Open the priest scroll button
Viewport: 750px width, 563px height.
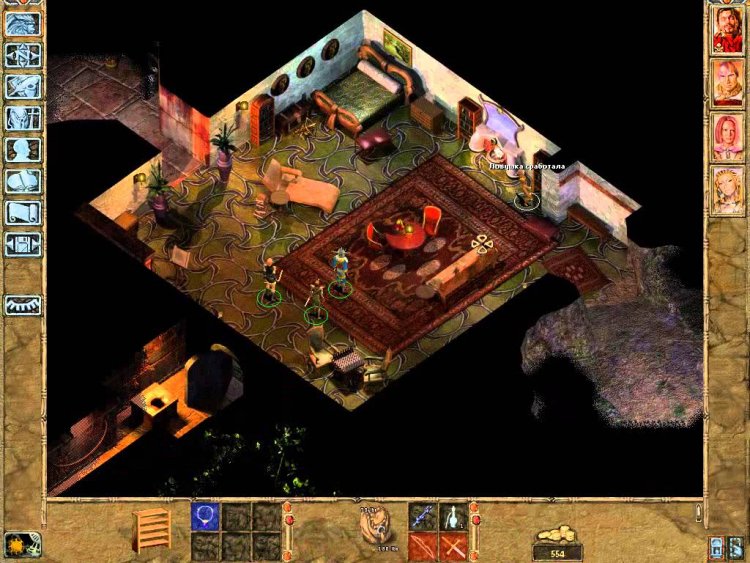pyautogui.click(x=22, y=213)
